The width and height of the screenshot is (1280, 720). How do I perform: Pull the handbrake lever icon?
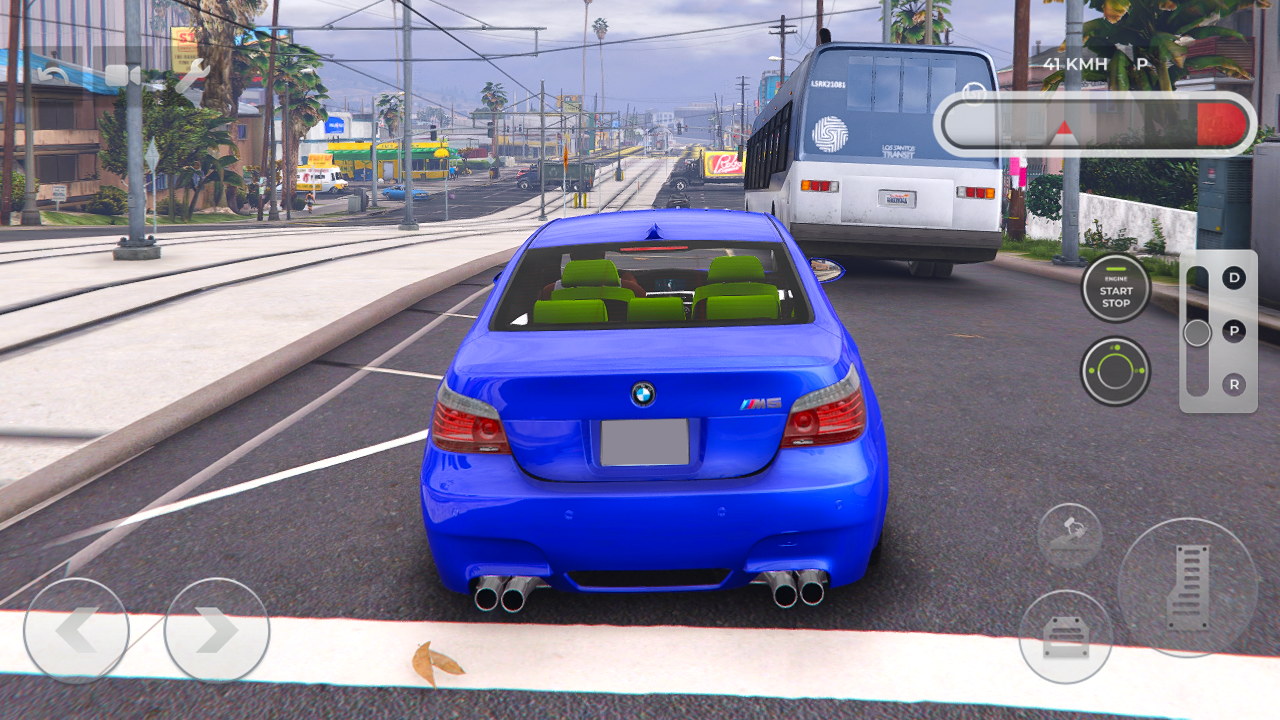[1069, 533]
